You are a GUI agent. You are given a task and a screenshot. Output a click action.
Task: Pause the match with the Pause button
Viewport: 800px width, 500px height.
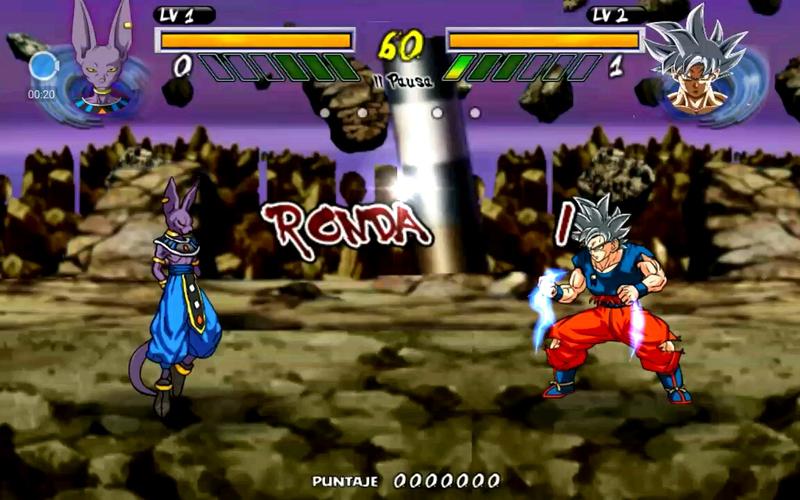[x=402, y=81]
